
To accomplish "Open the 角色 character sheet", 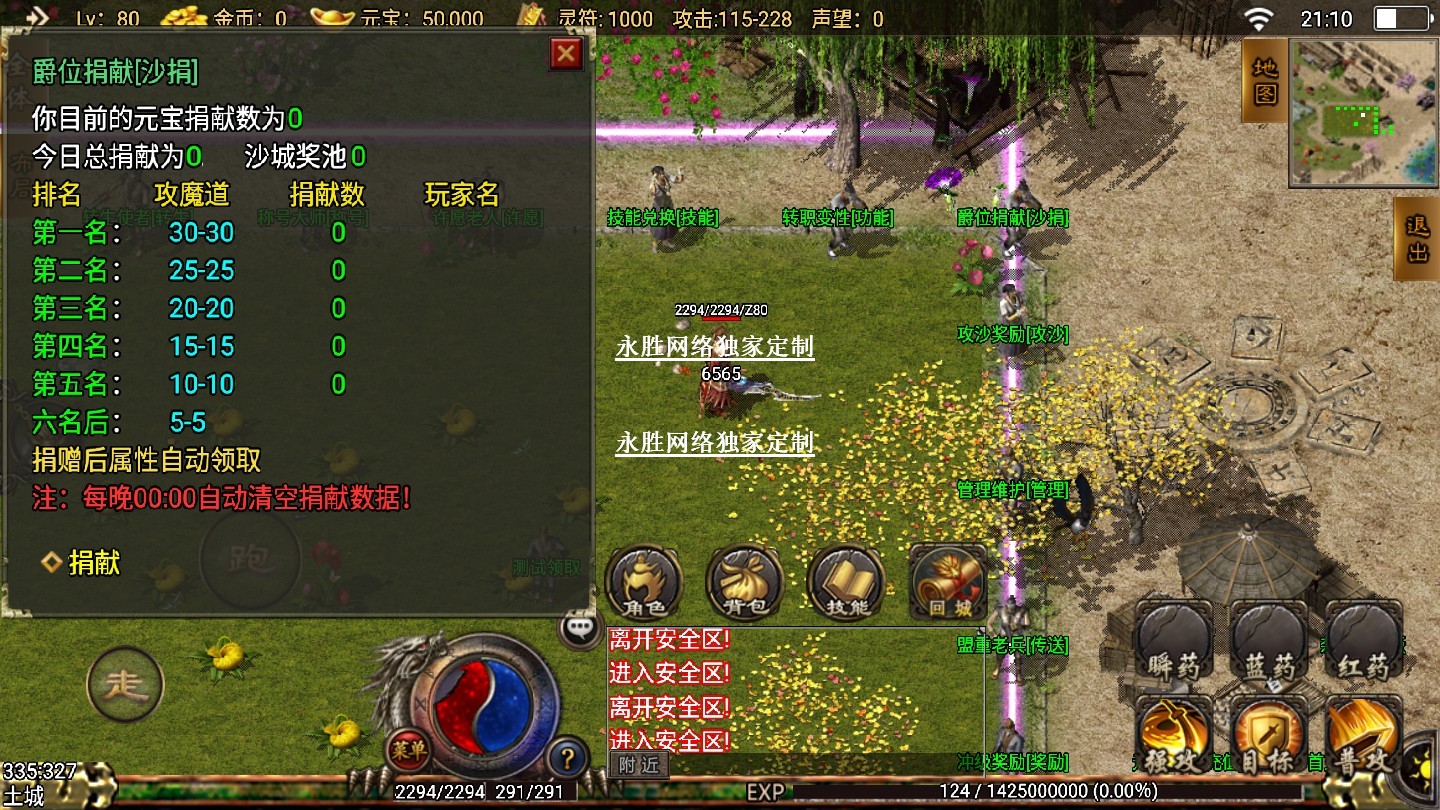I will [644, 582].
